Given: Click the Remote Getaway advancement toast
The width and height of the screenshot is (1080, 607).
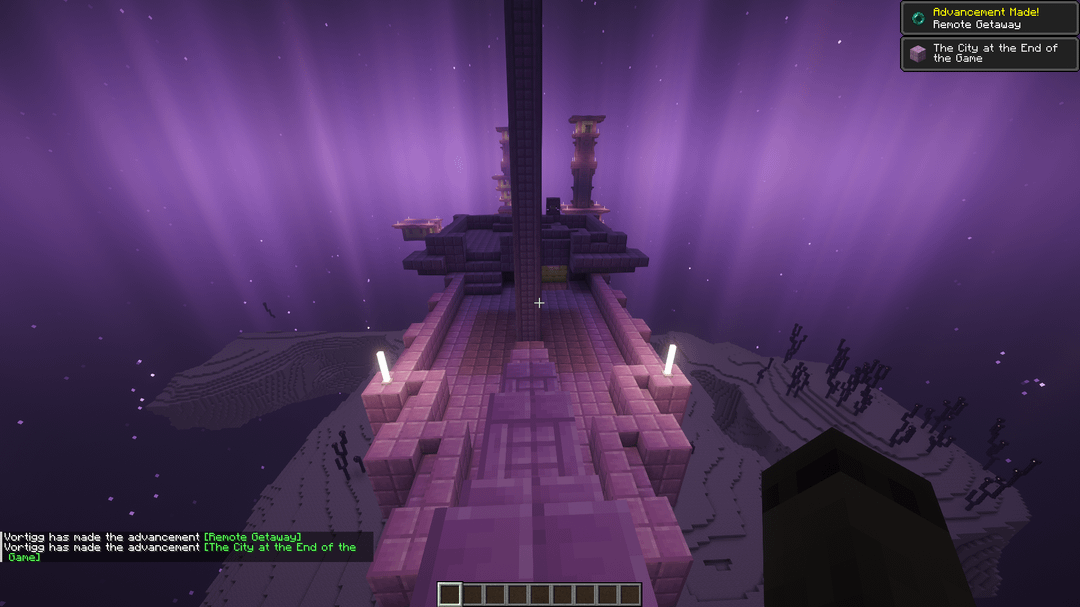Looking at the screenshot, I should point(989,18).
